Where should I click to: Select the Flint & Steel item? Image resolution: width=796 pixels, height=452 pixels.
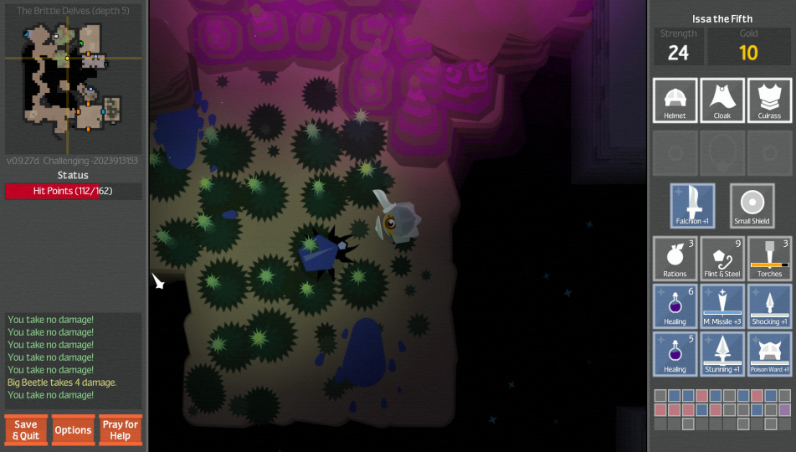[x=722, y=258]
